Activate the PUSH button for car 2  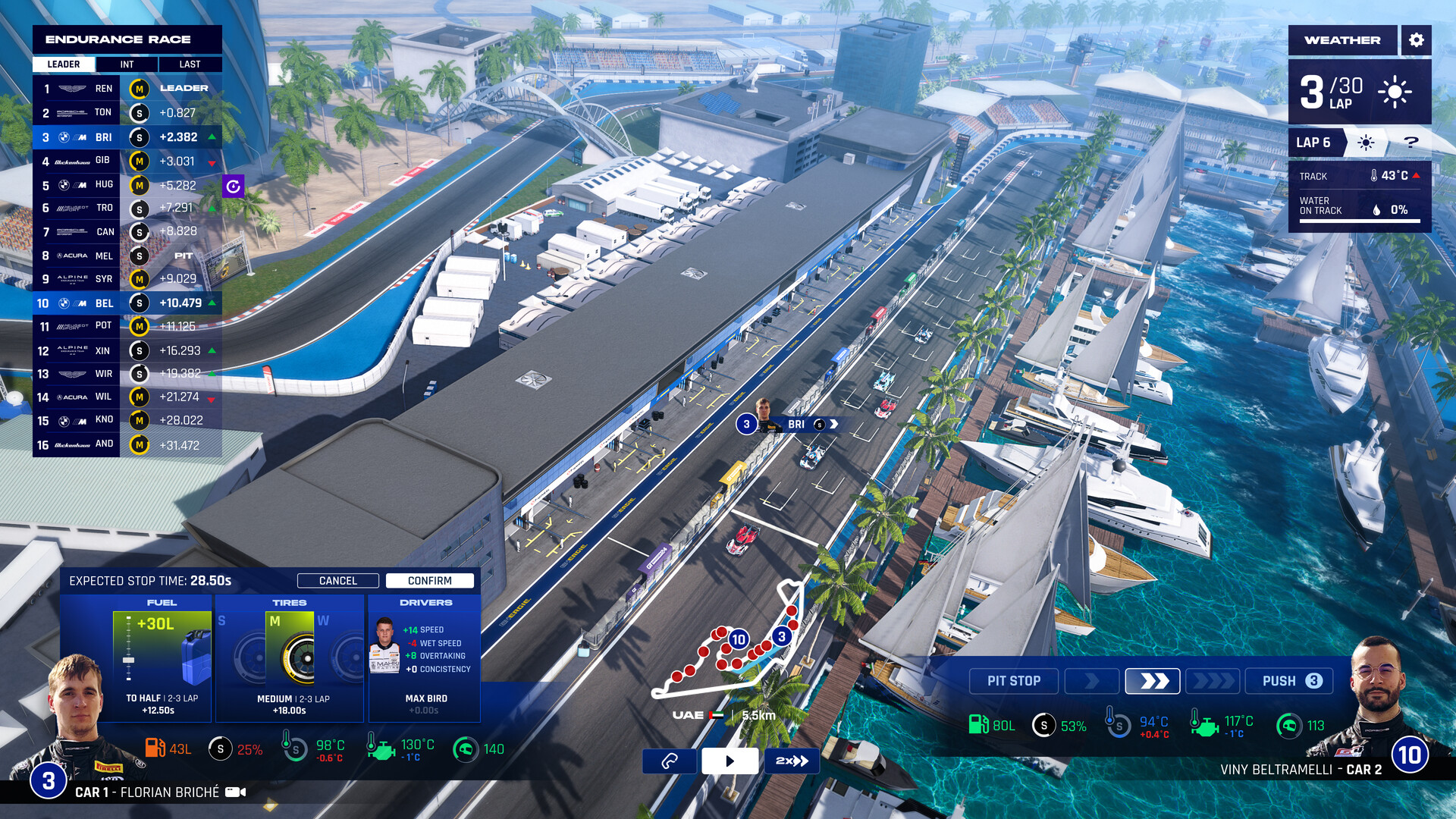(x=1291, y=681)
